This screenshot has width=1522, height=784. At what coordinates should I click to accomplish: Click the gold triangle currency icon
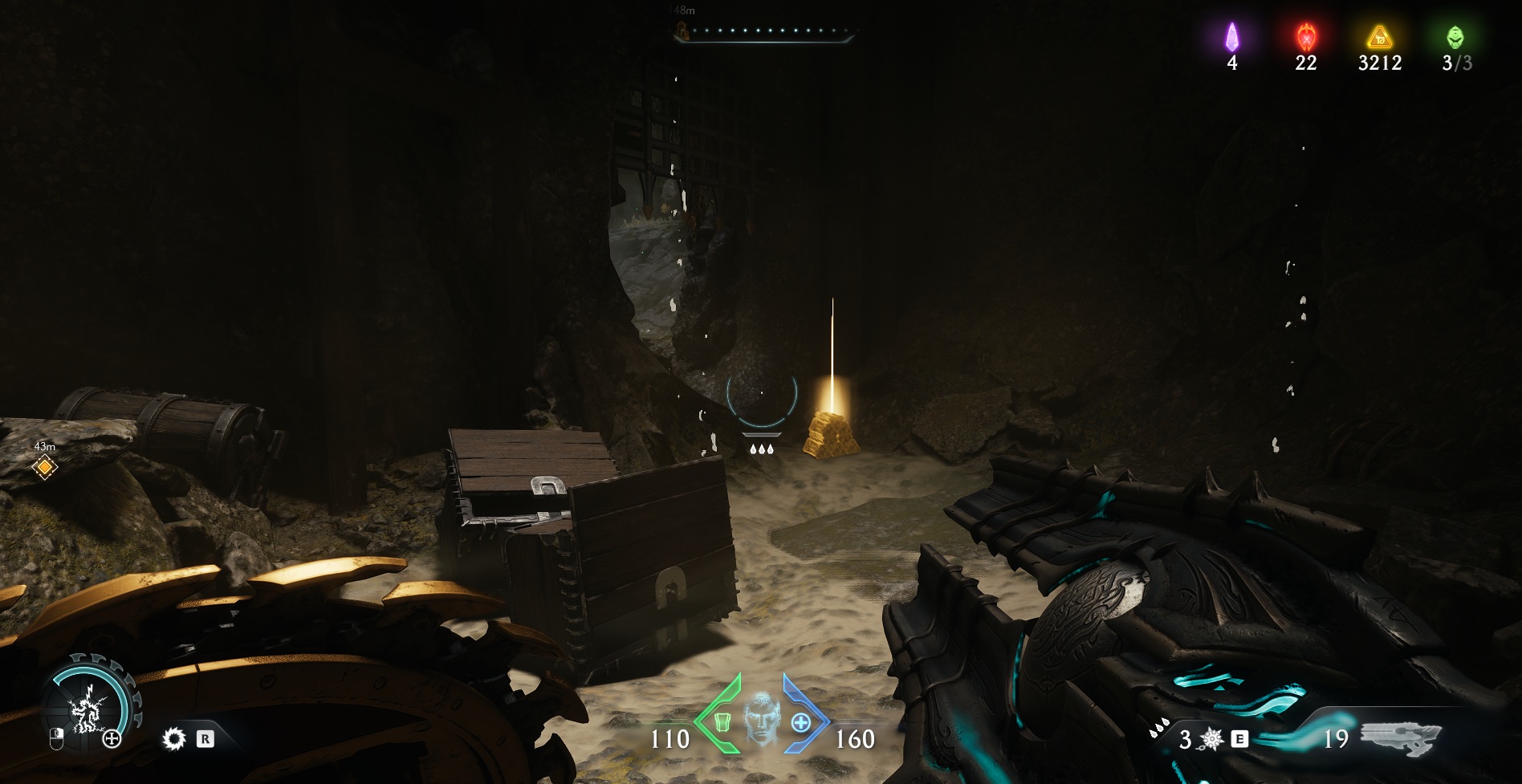[x=1379, y=37]
